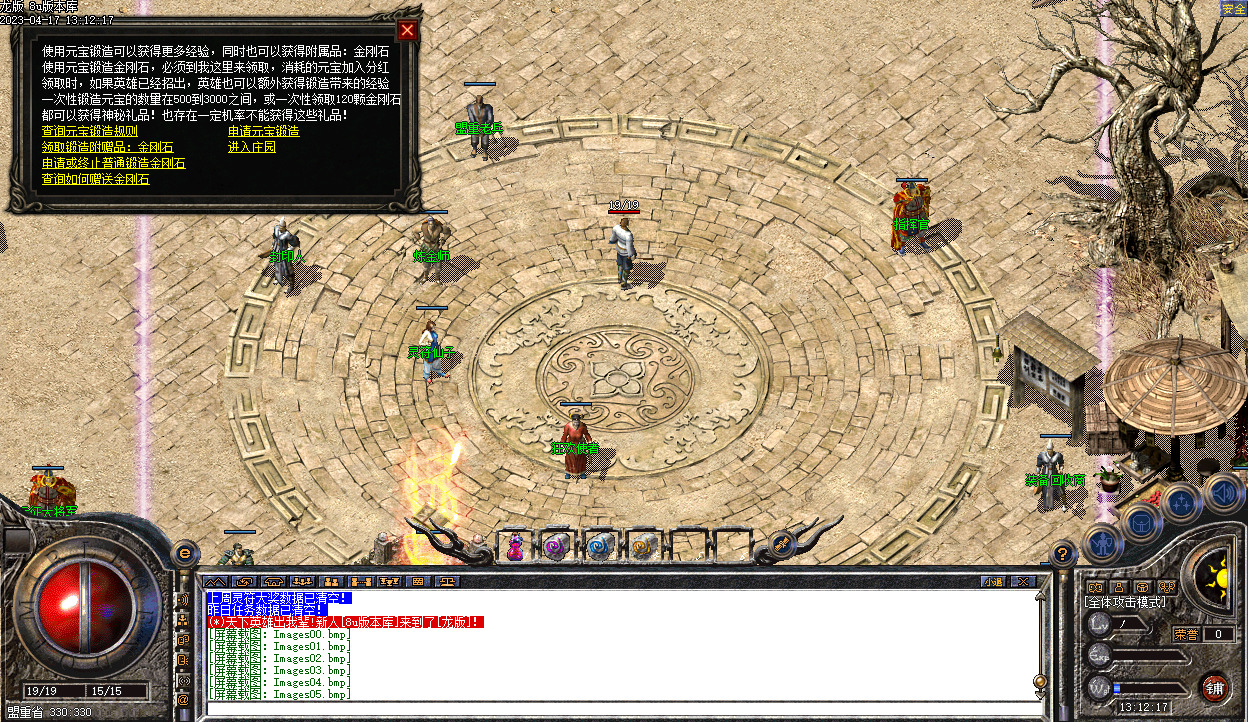Toggle the 全体攻击模式 attack mode label

[1125, 602]
